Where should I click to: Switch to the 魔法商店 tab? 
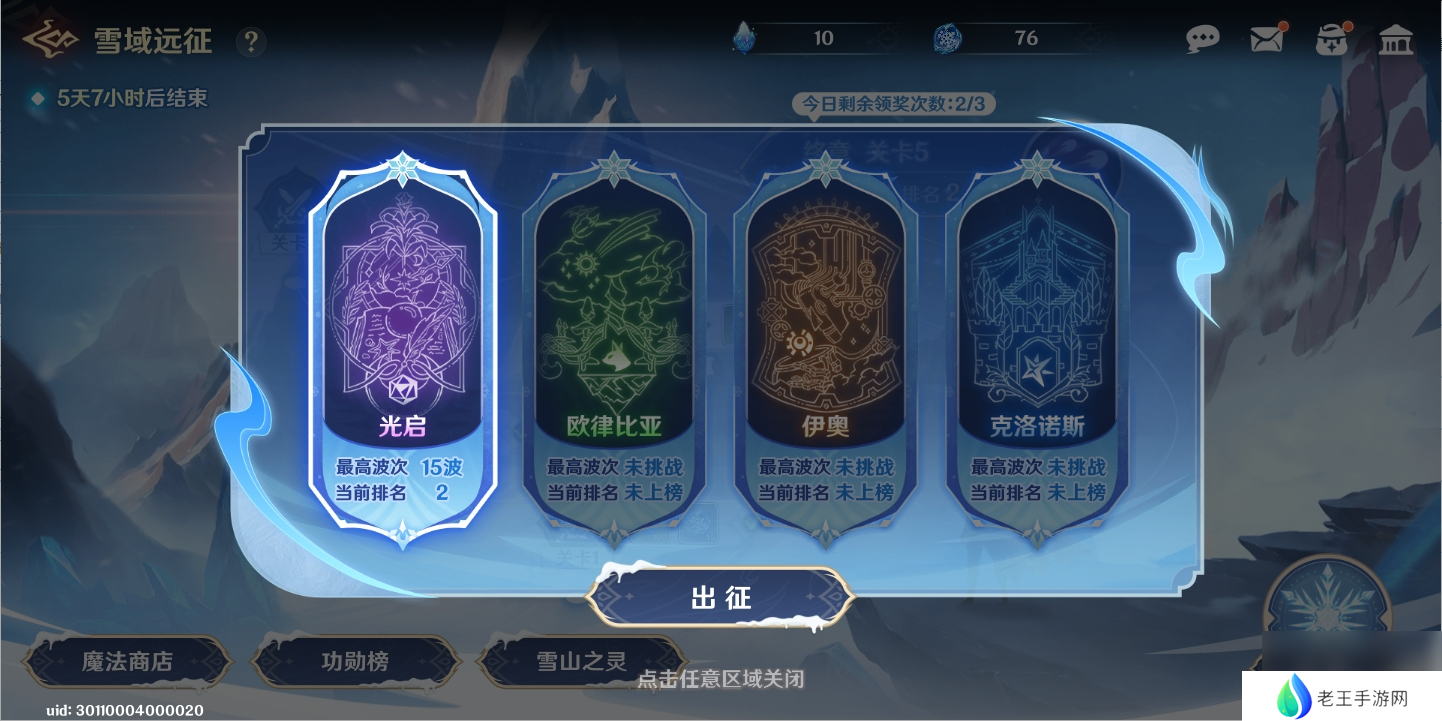click(x=127, y=661)
